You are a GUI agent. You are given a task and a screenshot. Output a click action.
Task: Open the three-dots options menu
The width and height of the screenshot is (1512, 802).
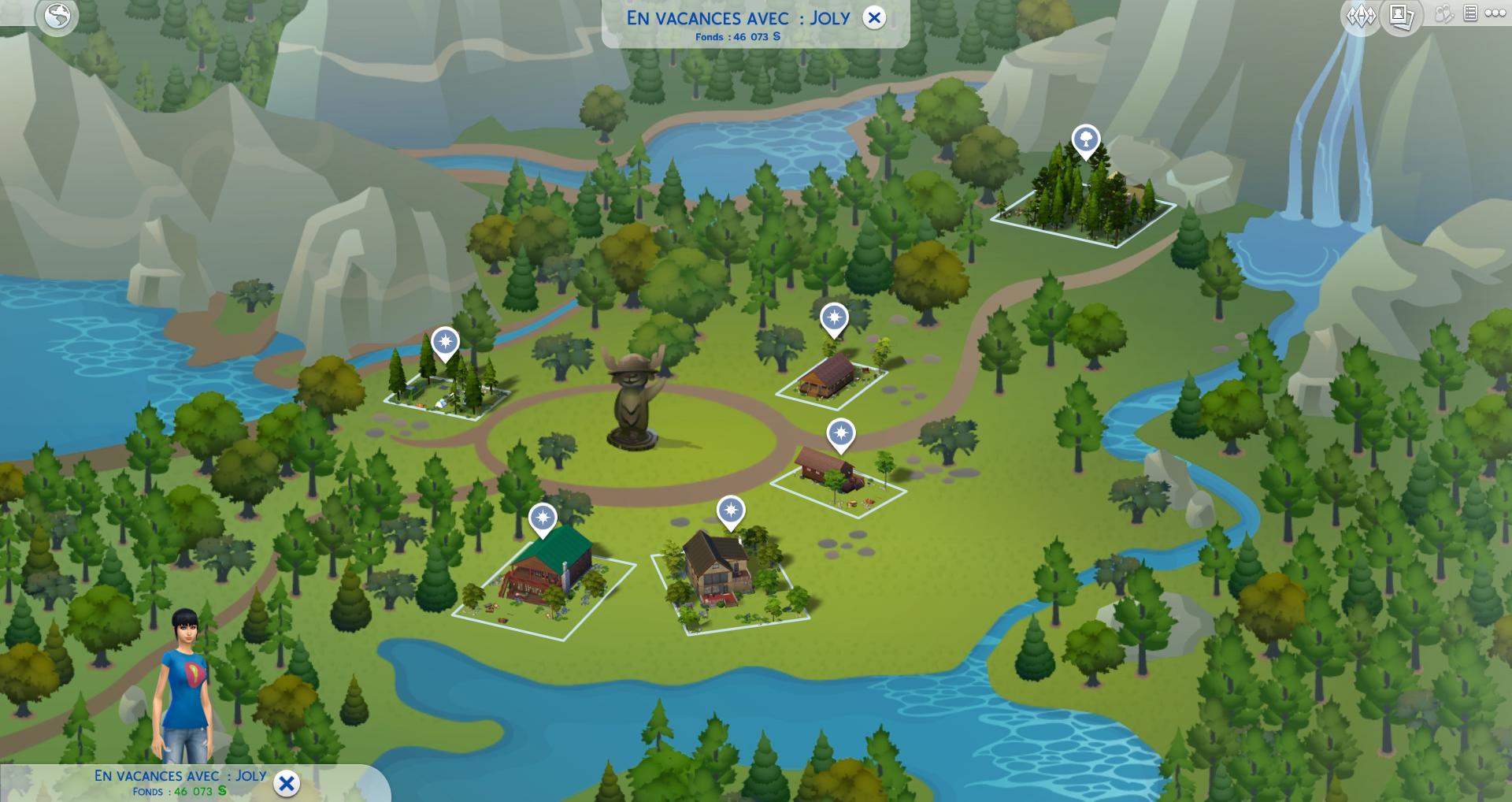1495,13
